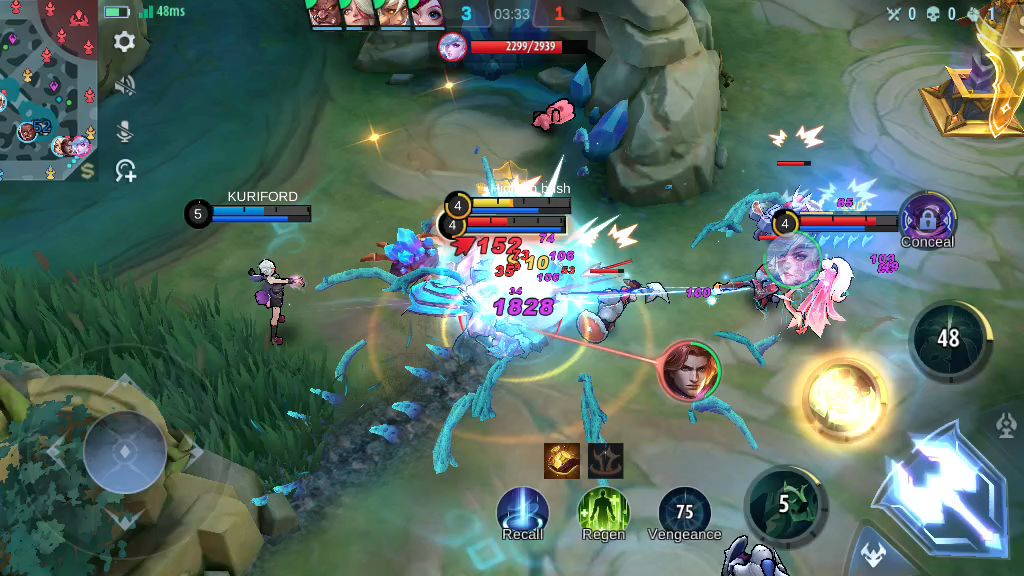Select the skill showing 48 cooldown
The width and height of the screenshot is (1024, 576).
click(948, 339)
